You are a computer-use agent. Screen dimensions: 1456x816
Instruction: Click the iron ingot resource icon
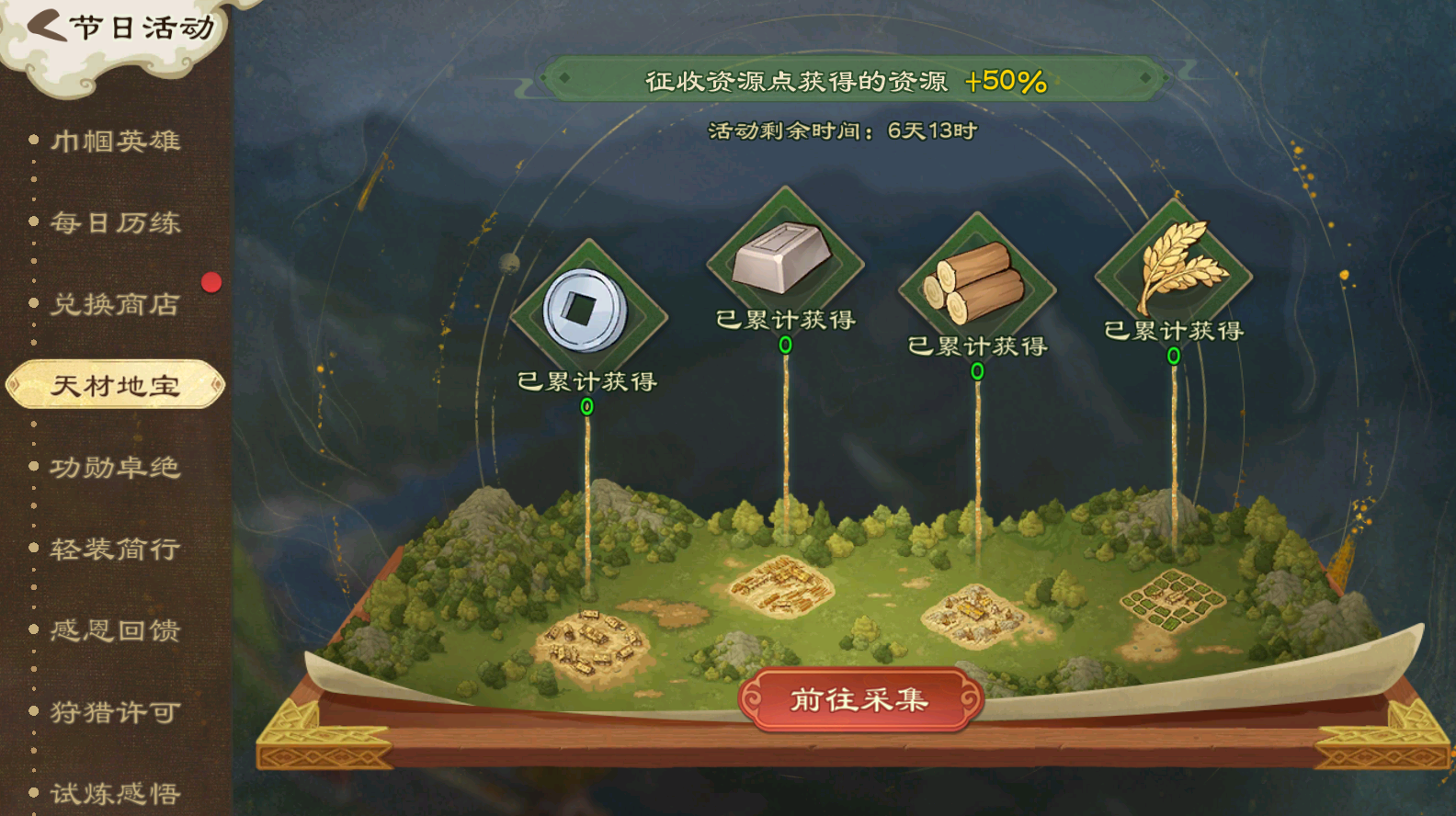coord(783,258)
